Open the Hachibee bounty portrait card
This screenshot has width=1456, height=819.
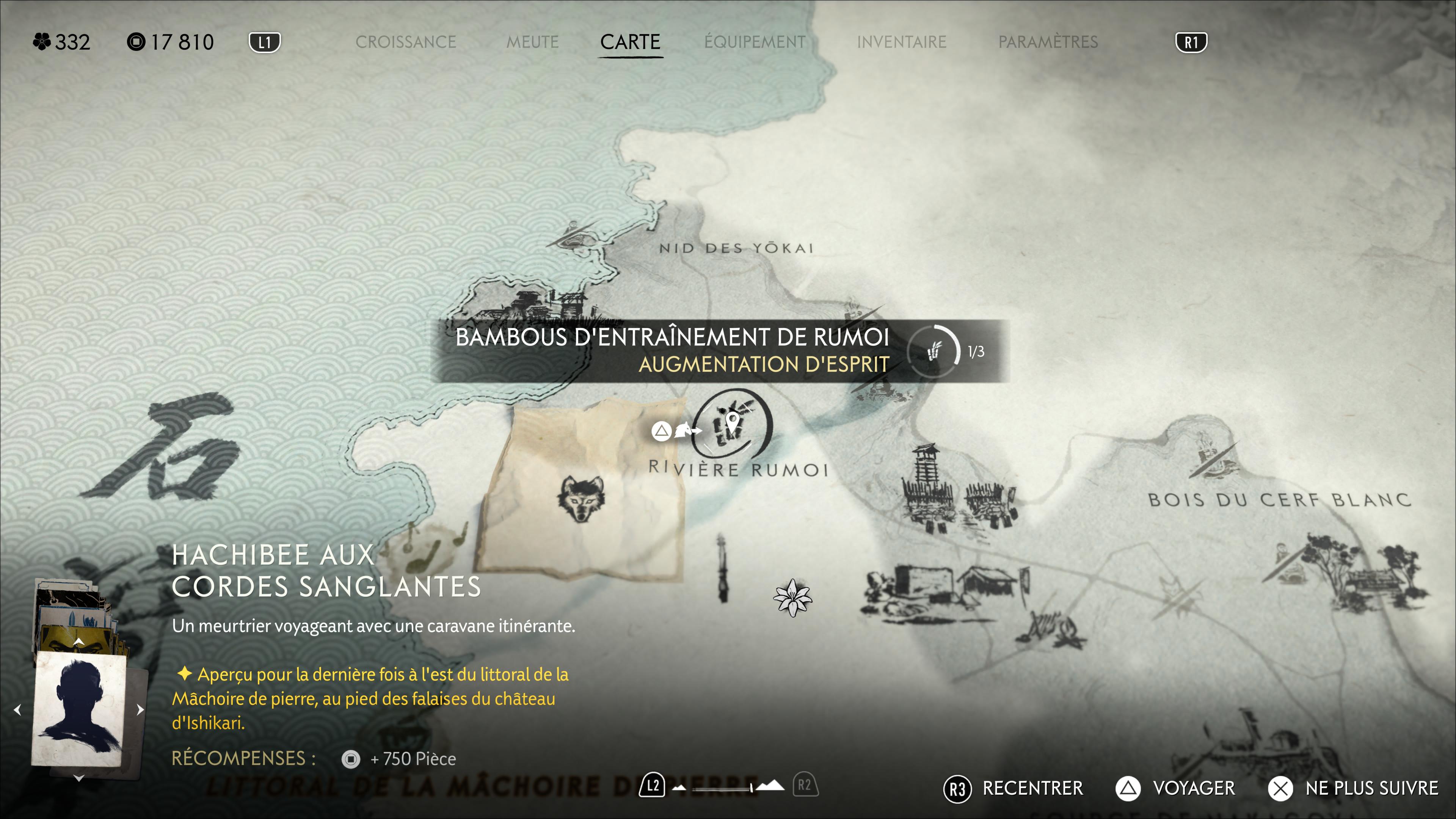tap(79, 709)
